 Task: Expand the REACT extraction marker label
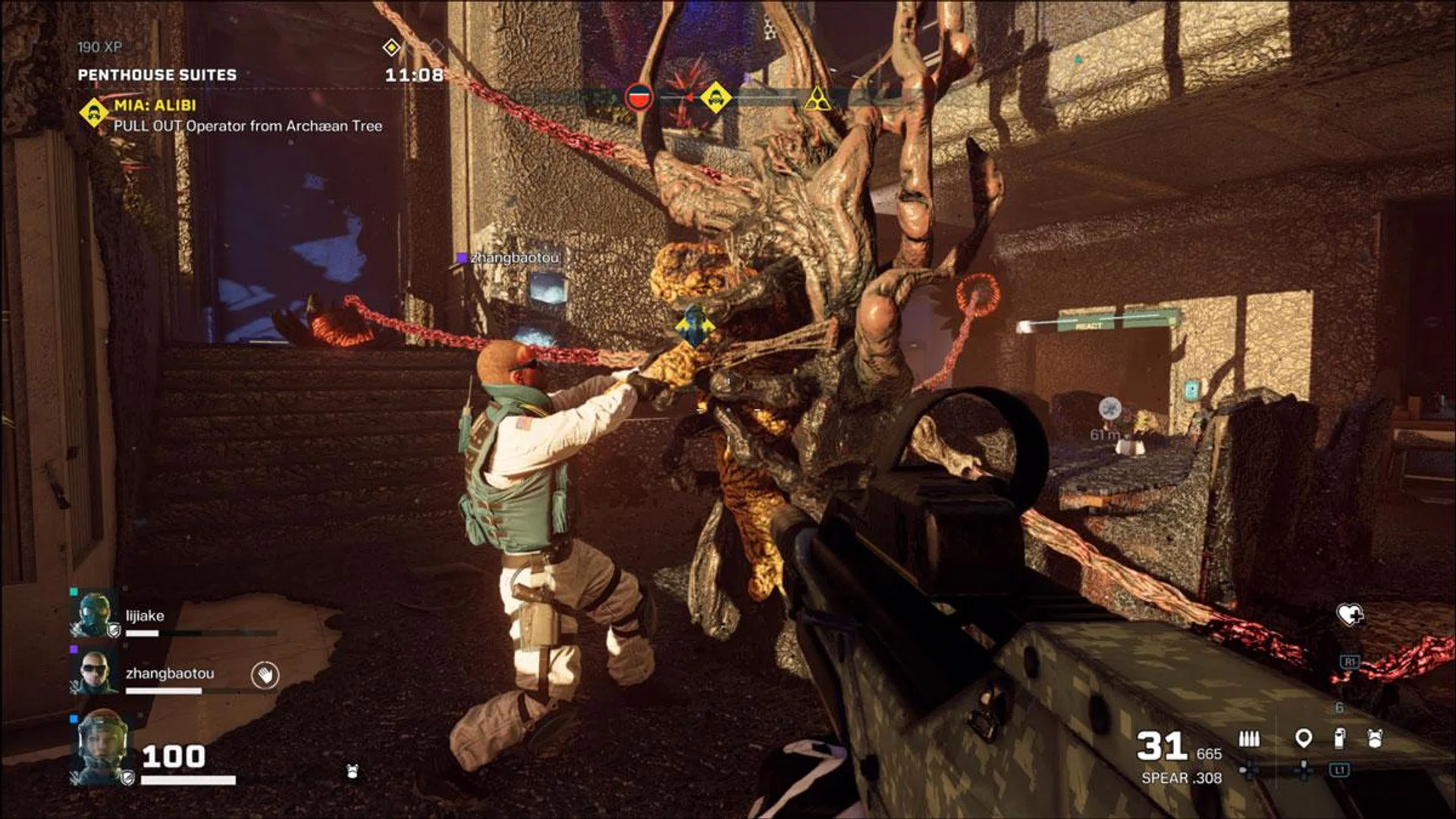[x=1090, y=325]
